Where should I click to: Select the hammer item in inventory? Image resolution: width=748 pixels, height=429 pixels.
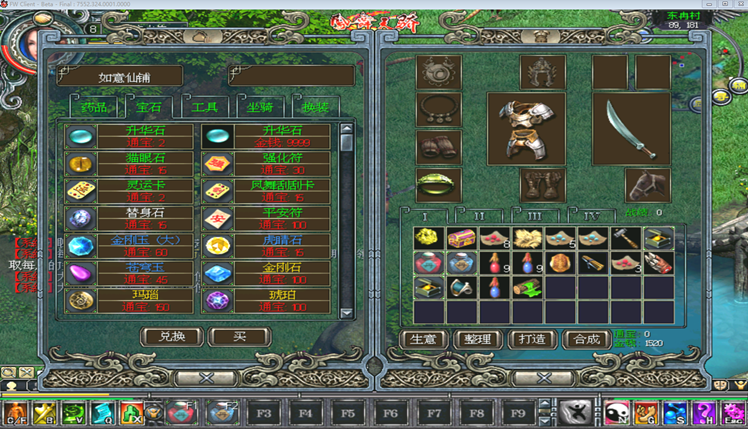[625, 239]
